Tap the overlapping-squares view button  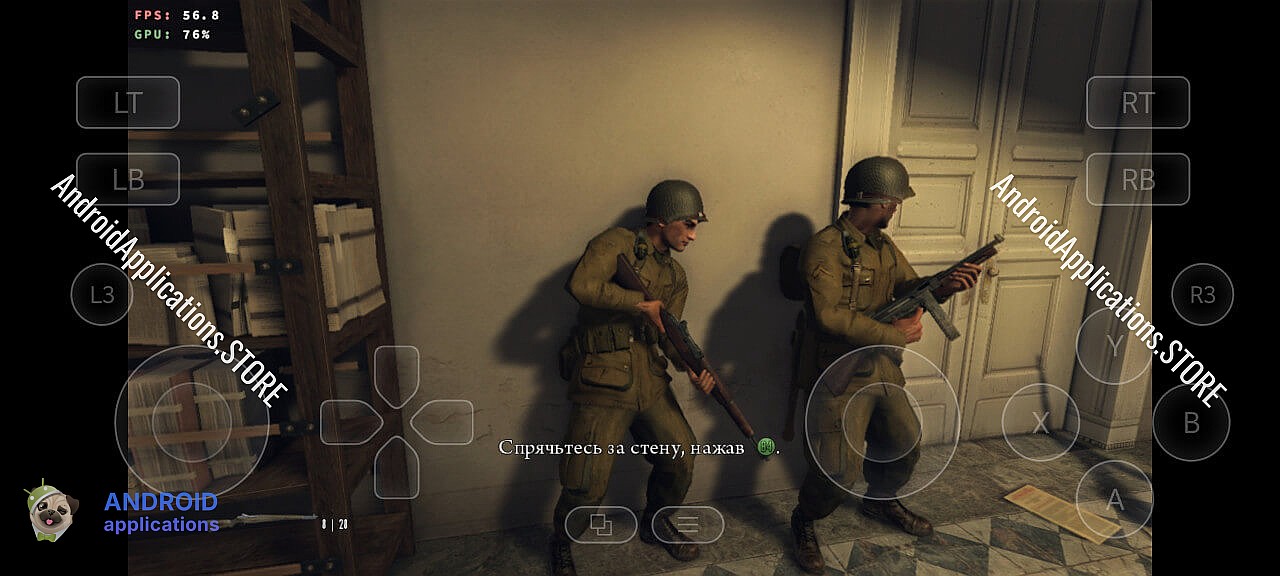pyautogui.click(x=601, y=524)
